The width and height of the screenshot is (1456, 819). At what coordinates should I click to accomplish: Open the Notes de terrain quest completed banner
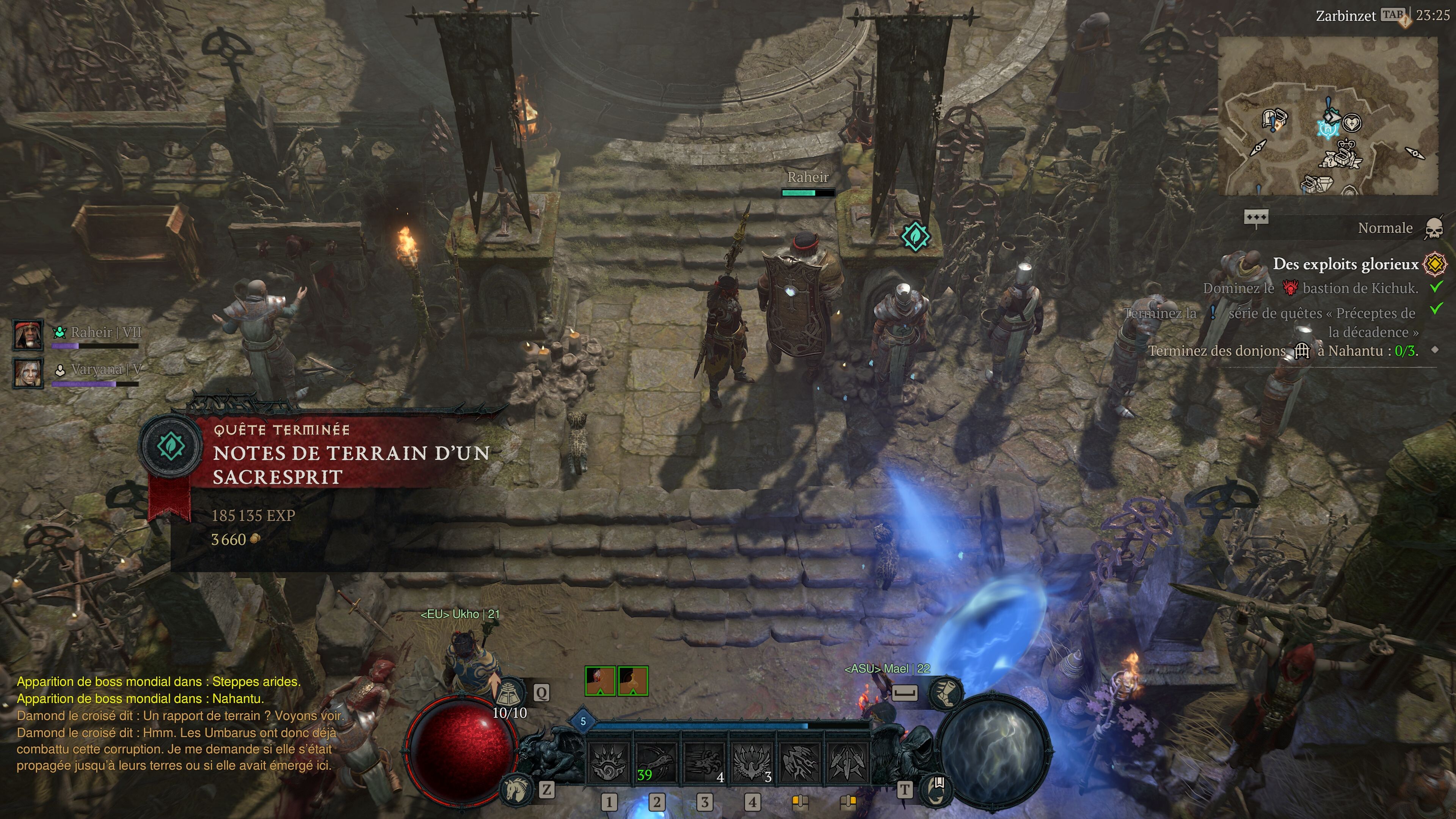[339, 463]
